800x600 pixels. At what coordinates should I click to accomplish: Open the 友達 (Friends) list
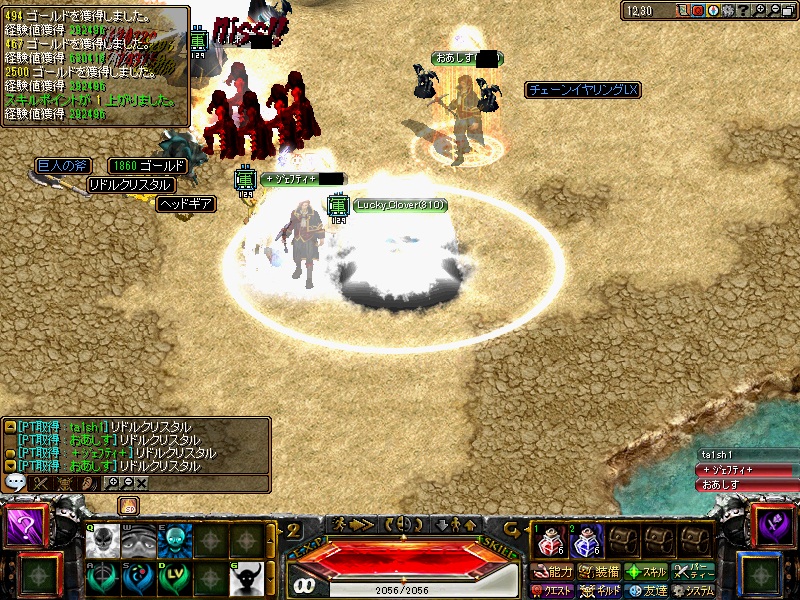tap(646, 591)
